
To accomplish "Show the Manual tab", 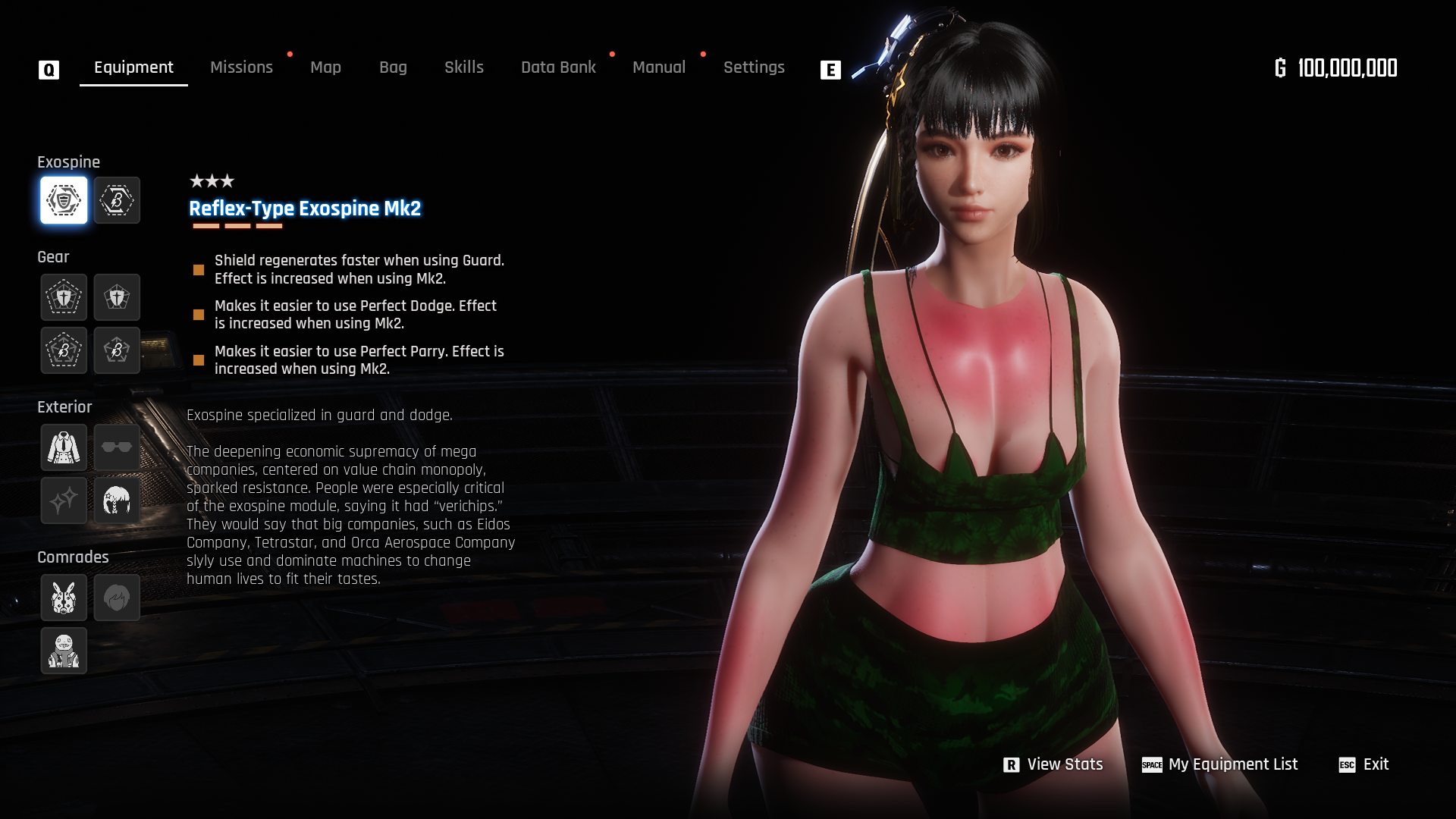I will point(659,67).
